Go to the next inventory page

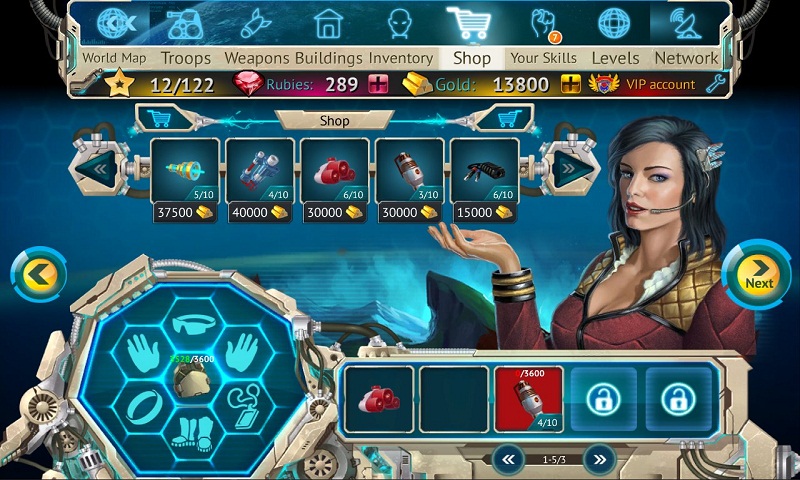coord(598,459)
